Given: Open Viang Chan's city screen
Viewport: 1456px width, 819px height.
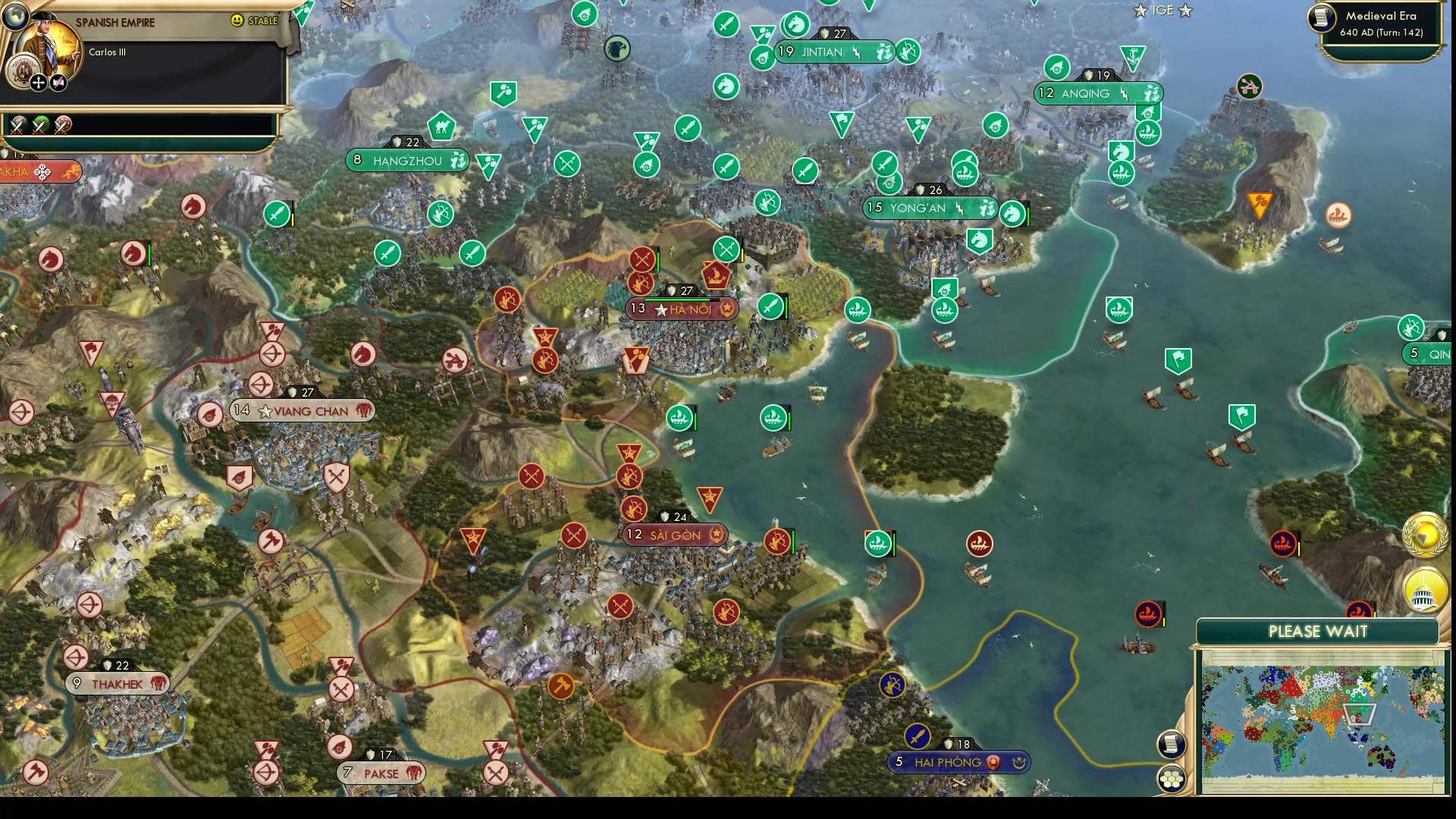Looking at the screenshot, I should (x=303, y=410).
